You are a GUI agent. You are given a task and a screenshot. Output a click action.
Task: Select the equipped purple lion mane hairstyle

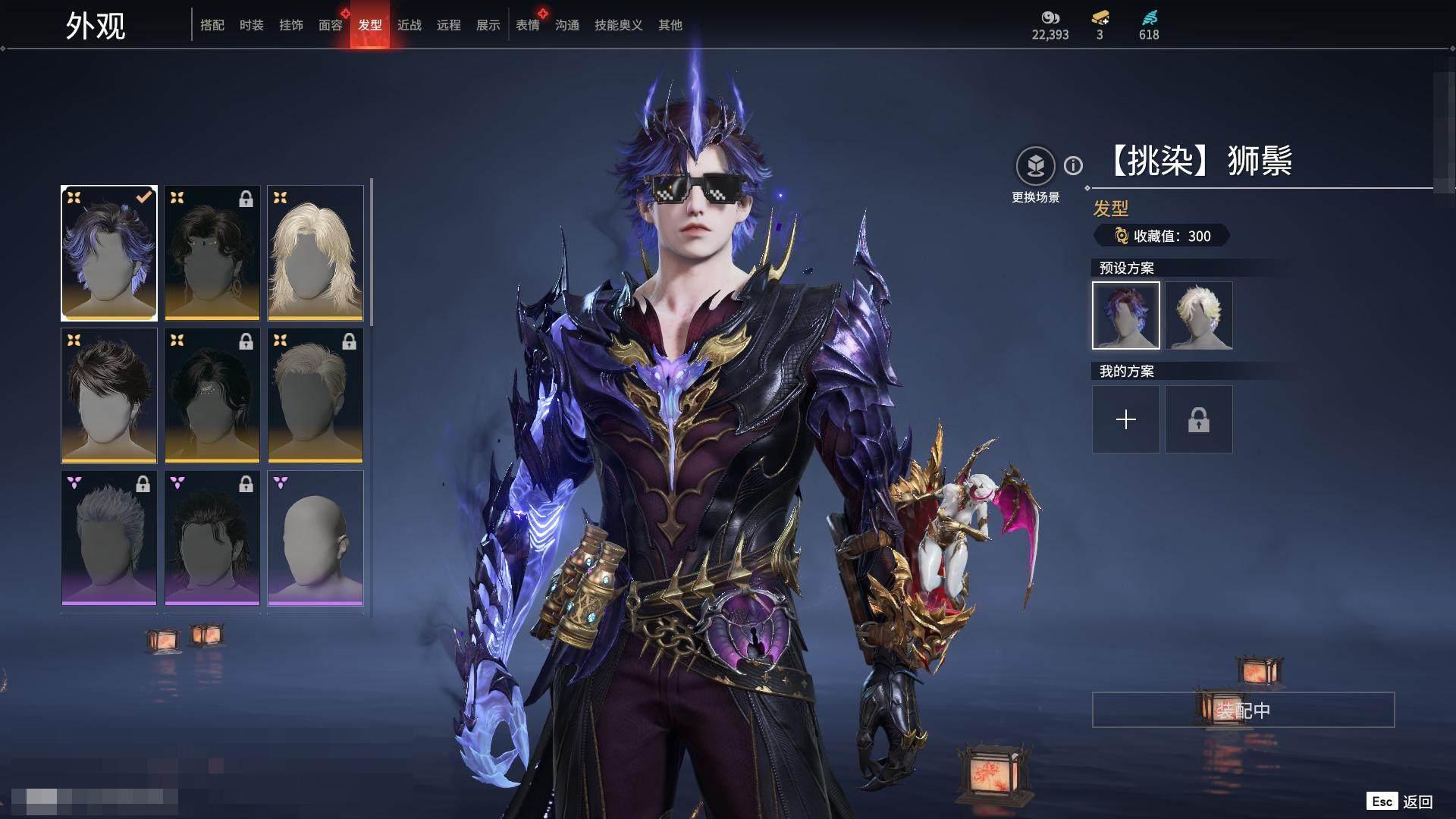tap(109, 253)
